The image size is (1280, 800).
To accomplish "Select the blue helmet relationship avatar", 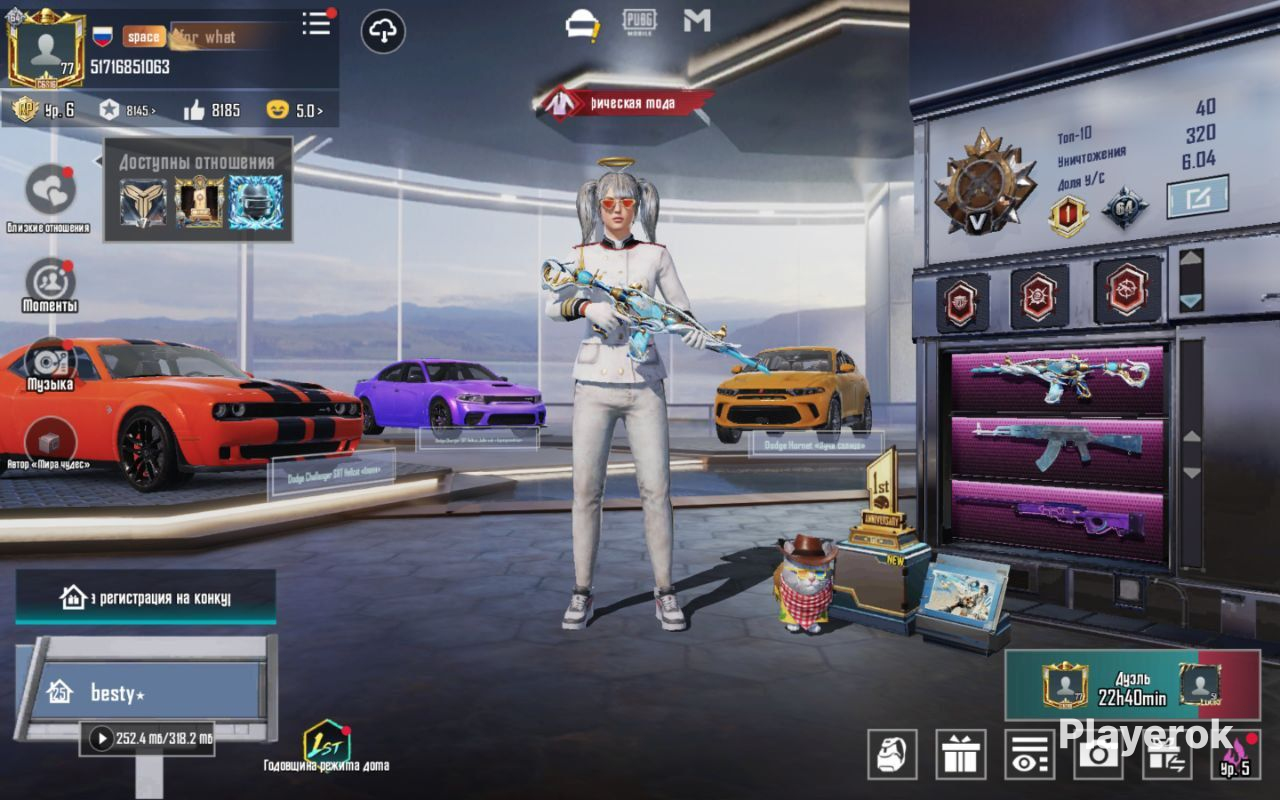I will pyautogui.click(x=255, y=202).
